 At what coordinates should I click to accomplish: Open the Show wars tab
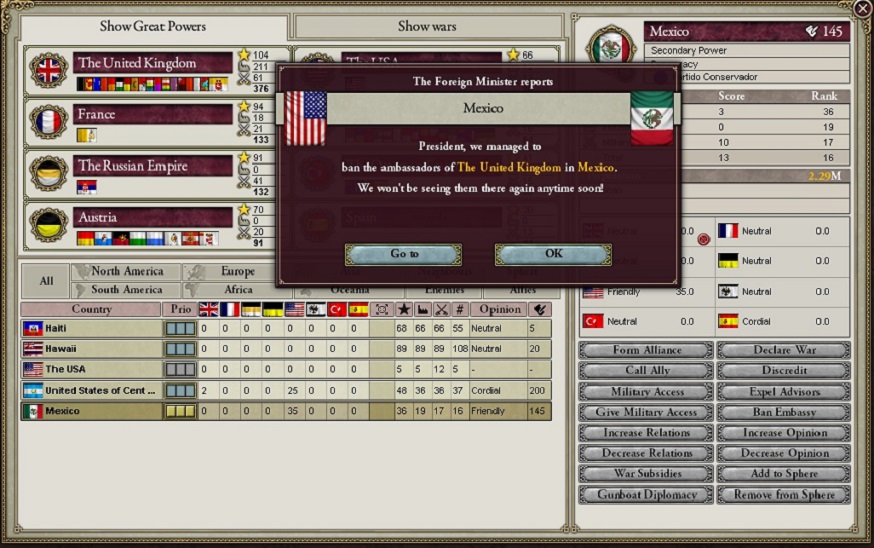[x=427, y=26]
